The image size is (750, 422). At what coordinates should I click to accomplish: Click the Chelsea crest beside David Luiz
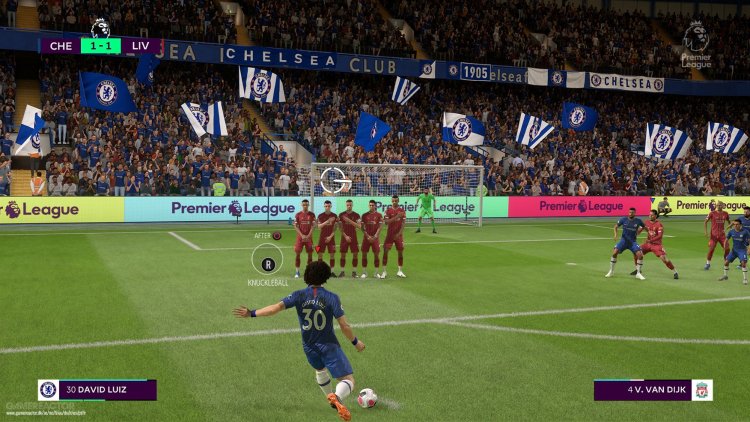click(48, 390)
